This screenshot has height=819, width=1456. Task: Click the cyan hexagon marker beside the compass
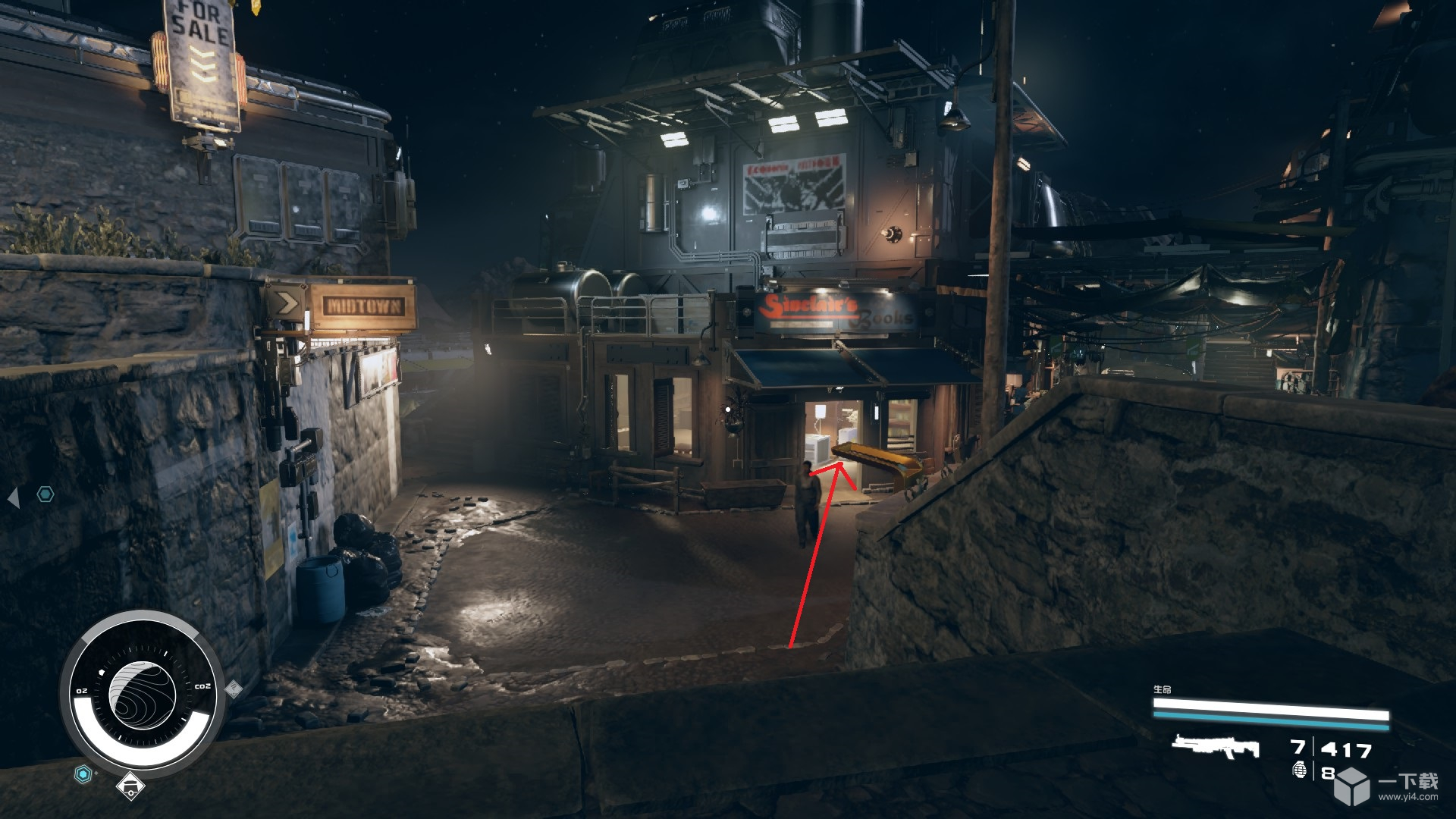[83, 774]
